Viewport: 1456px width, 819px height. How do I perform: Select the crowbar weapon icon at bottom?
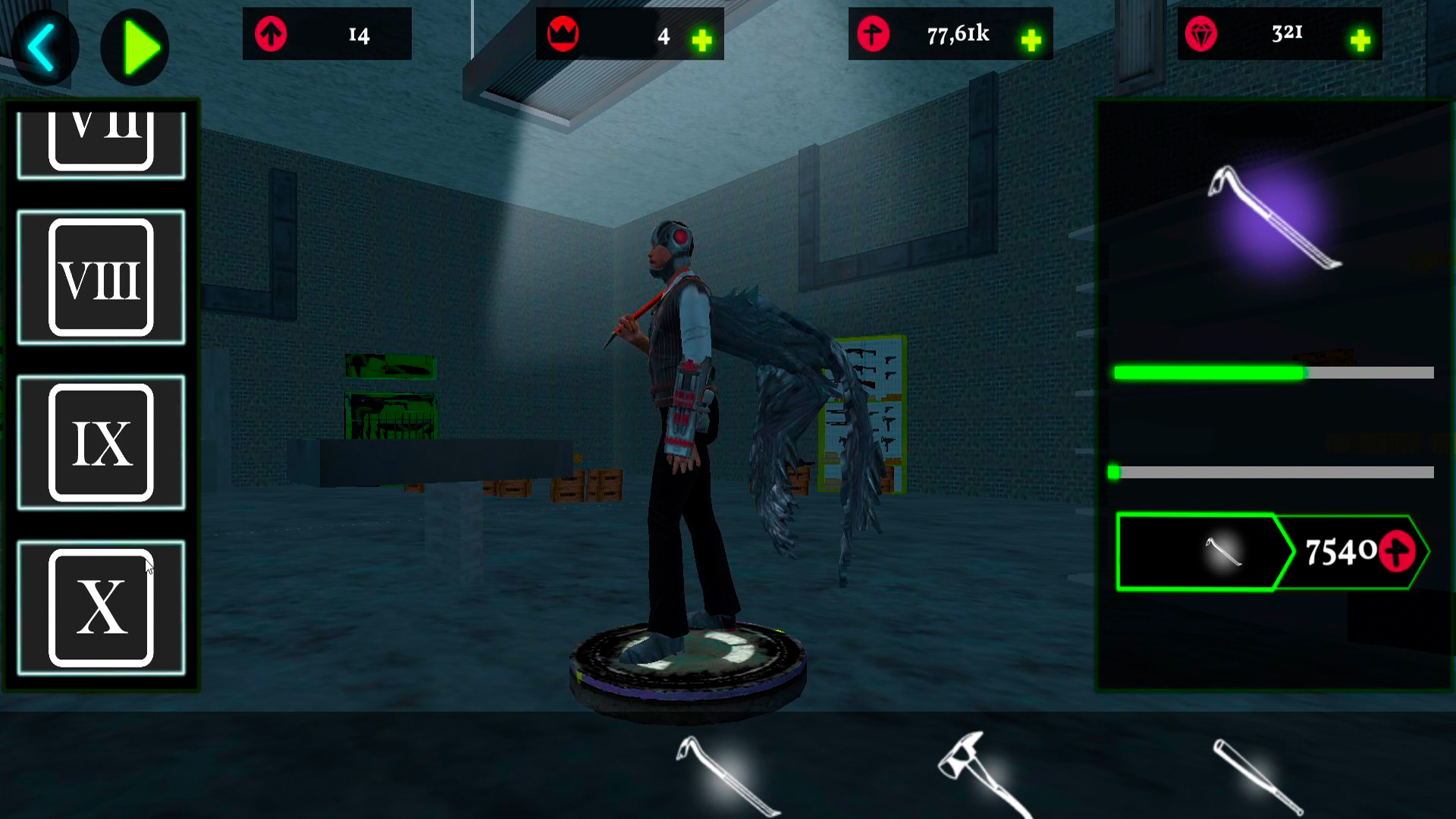point(724,773)
